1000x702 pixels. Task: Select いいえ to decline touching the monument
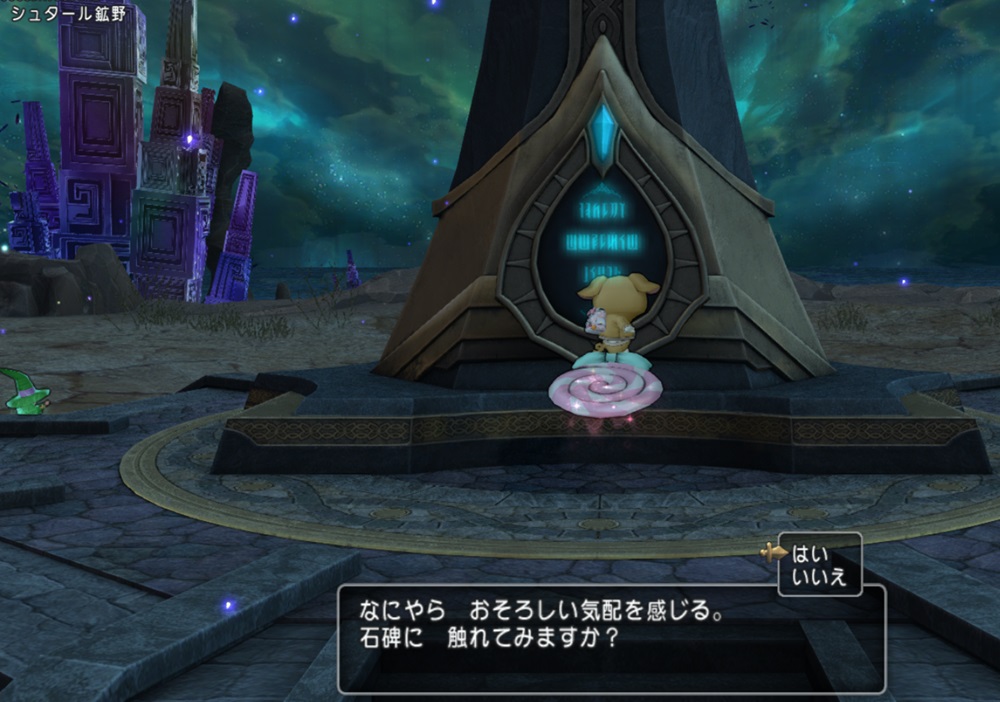(x=818, y=576)
